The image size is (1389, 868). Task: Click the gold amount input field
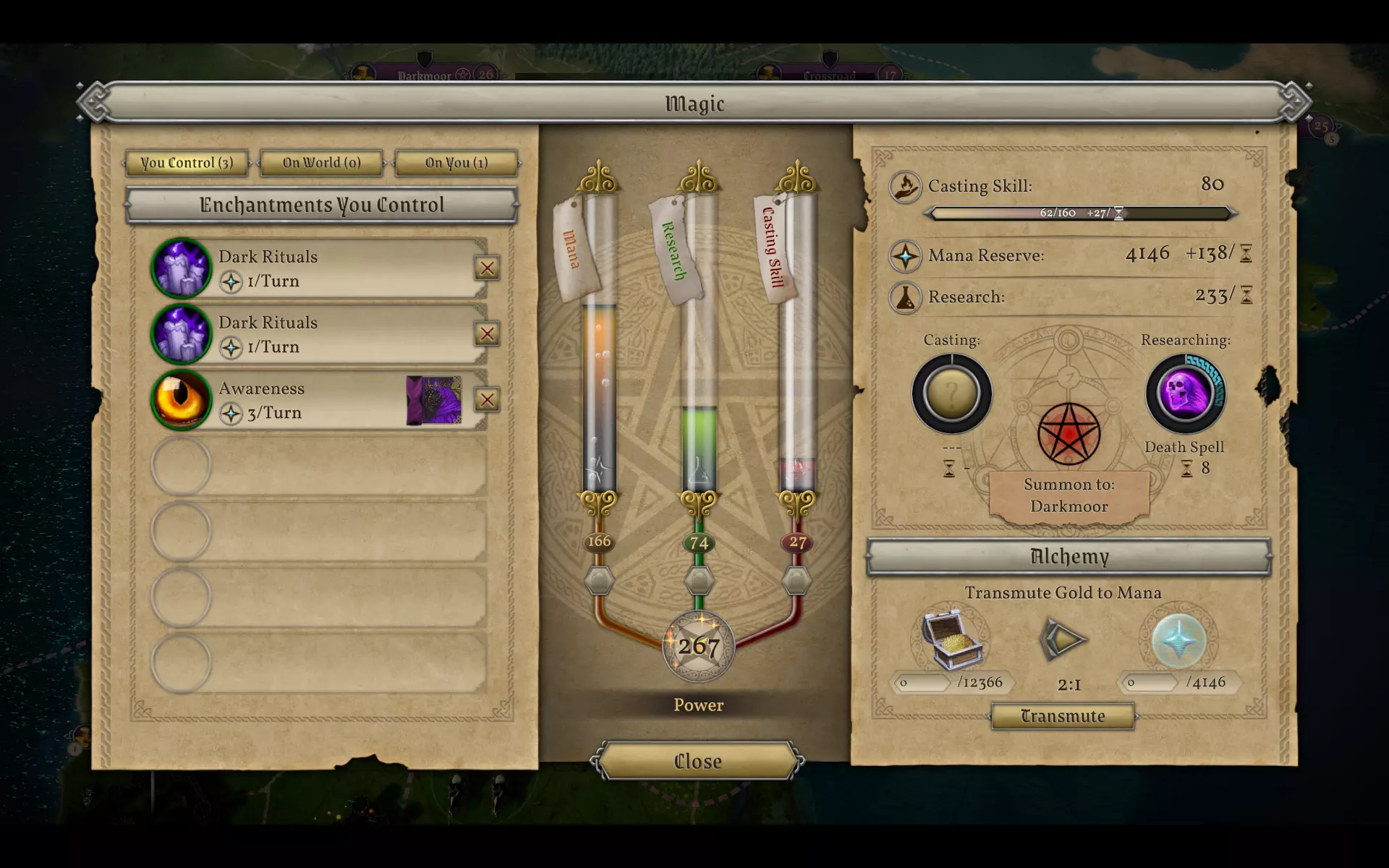tap(922, 682)
